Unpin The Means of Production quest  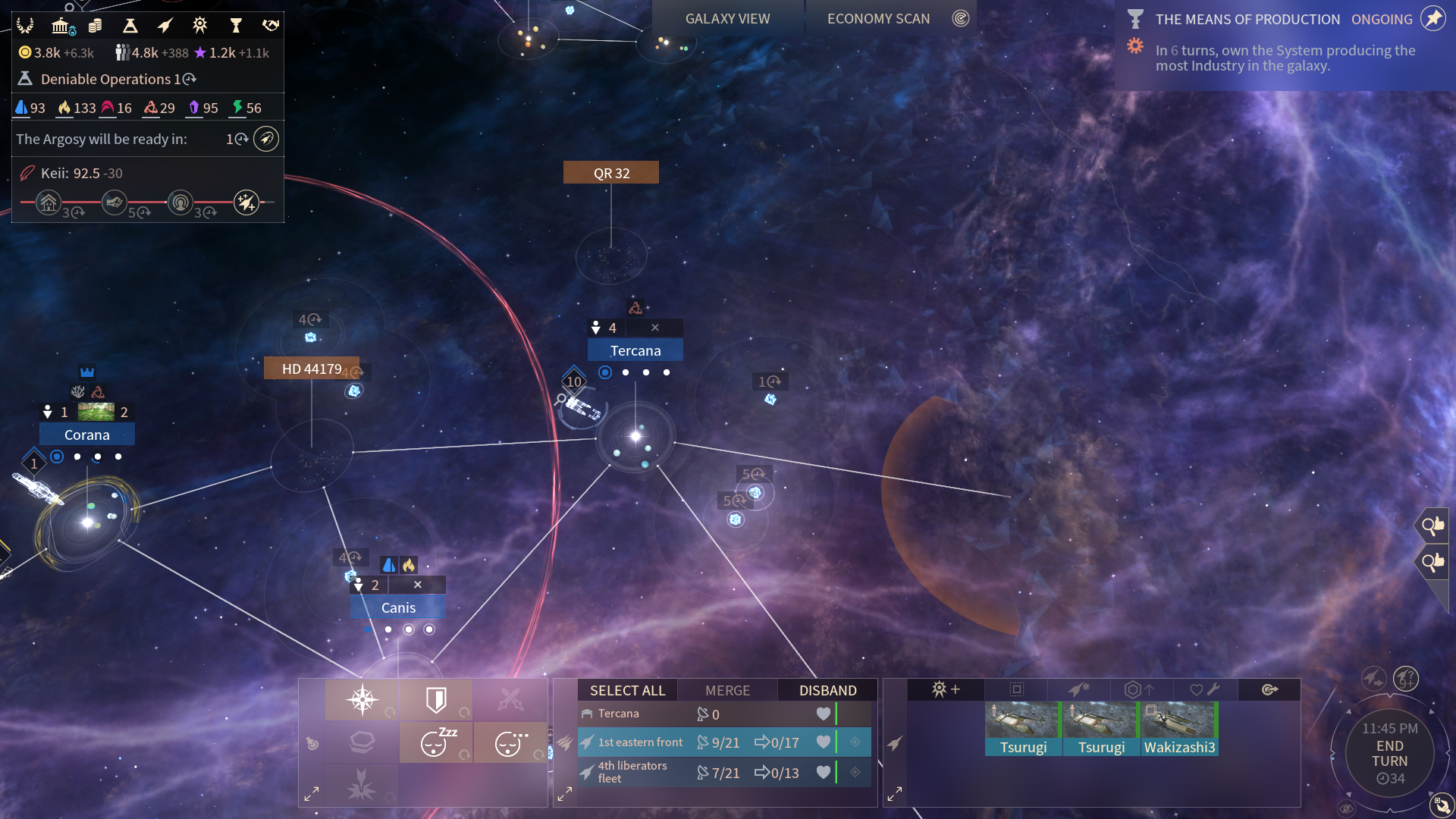pos(1432,19)
